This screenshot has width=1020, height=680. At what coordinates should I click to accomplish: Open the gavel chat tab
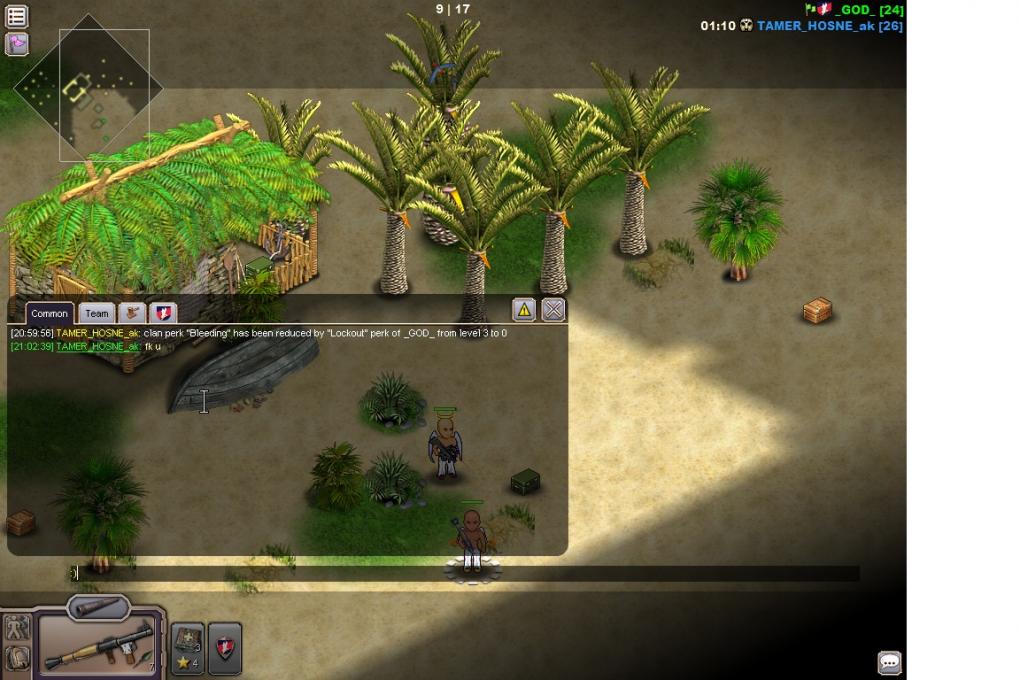[132, 313]
